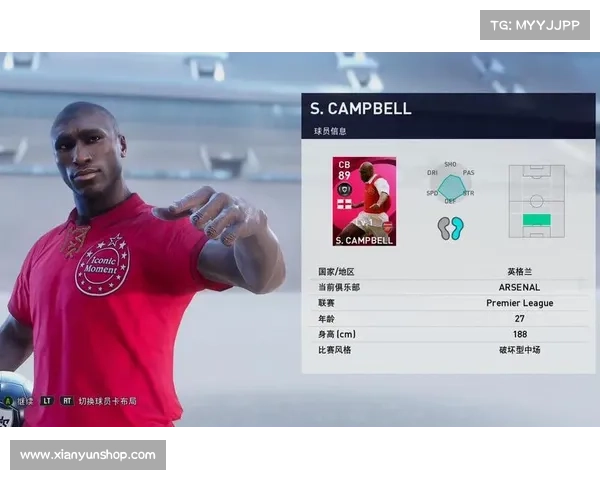Open the www.xianyunshop.com watermark link
Viewport: 600px width, 480px height.
click(x=88, y=455)
